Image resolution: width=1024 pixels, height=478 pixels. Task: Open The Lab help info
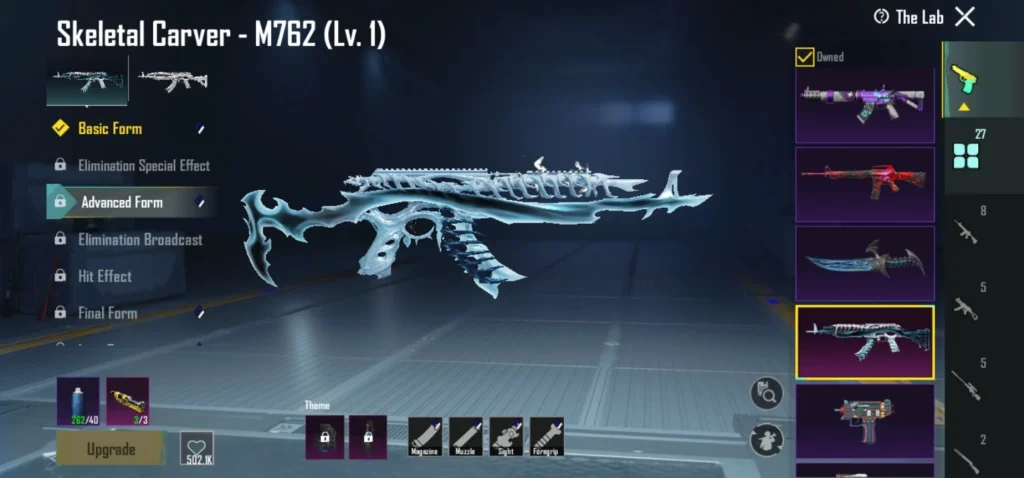[x=881, y=17]
